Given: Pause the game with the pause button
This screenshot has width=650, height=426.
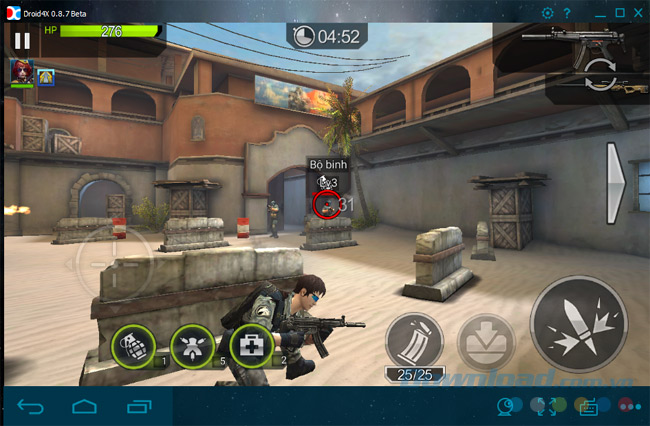Looking at the screenshot, I should coord(23,39).
